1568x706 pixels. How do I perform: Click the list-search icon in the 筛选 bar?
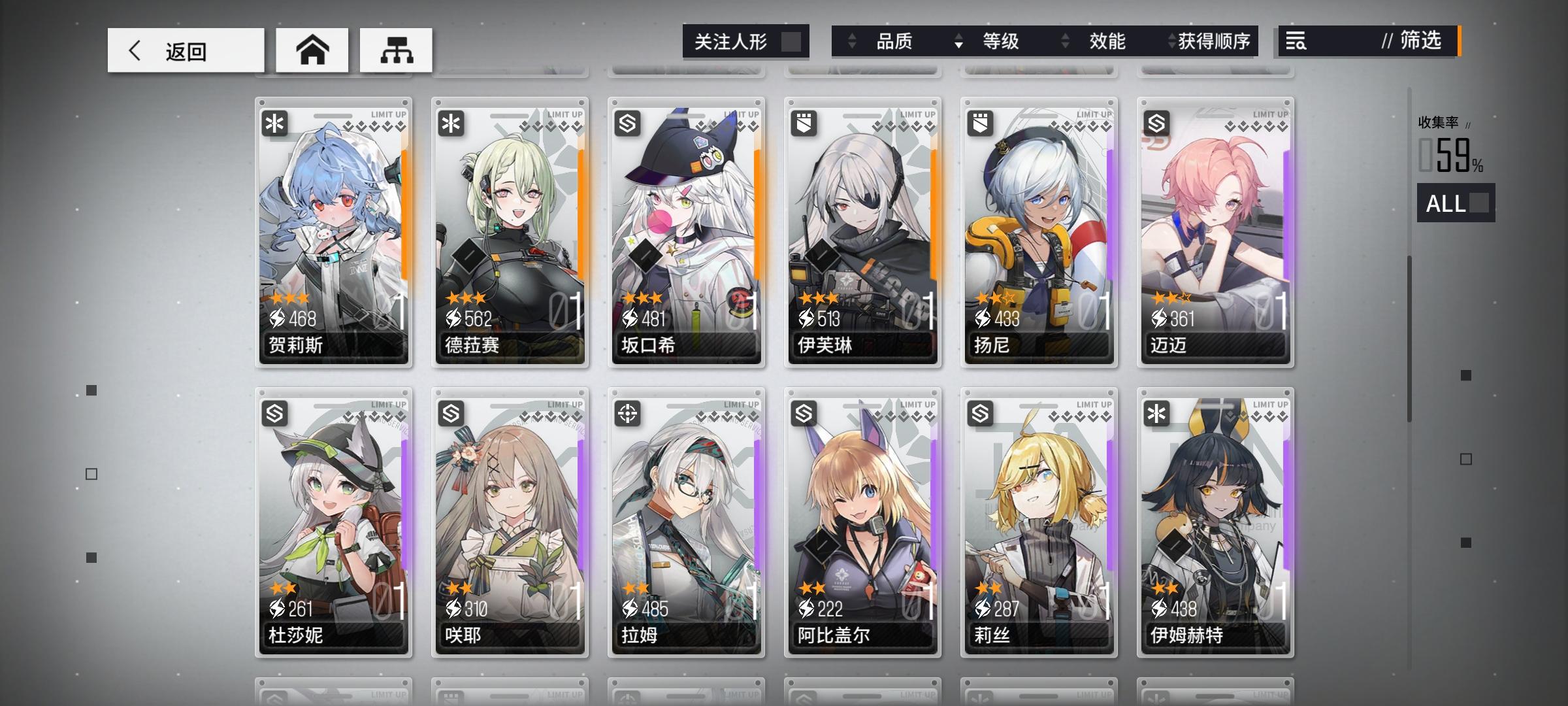(1296, 41)
